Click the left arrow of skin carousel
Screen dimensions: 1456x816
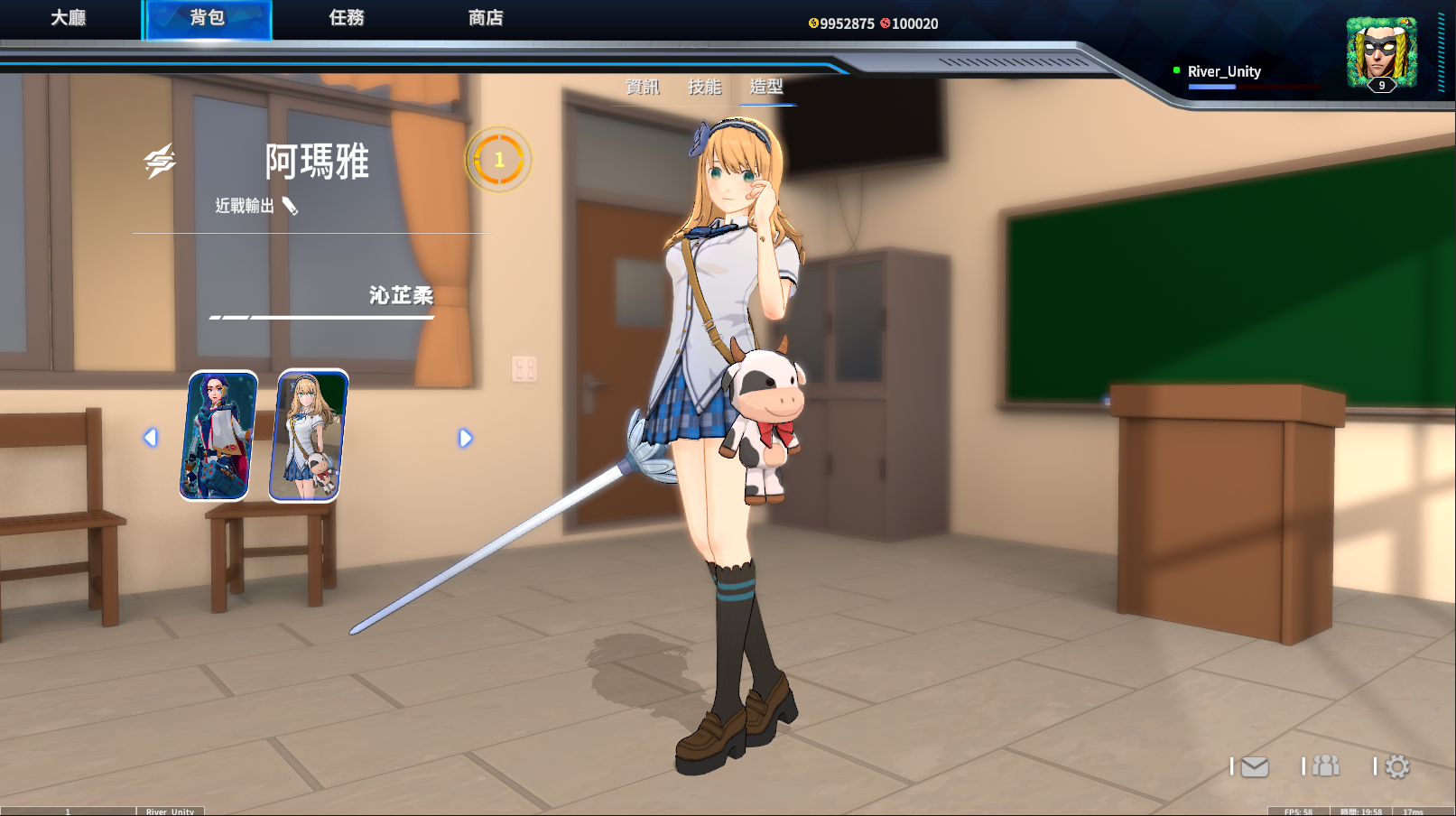(151, 438)
